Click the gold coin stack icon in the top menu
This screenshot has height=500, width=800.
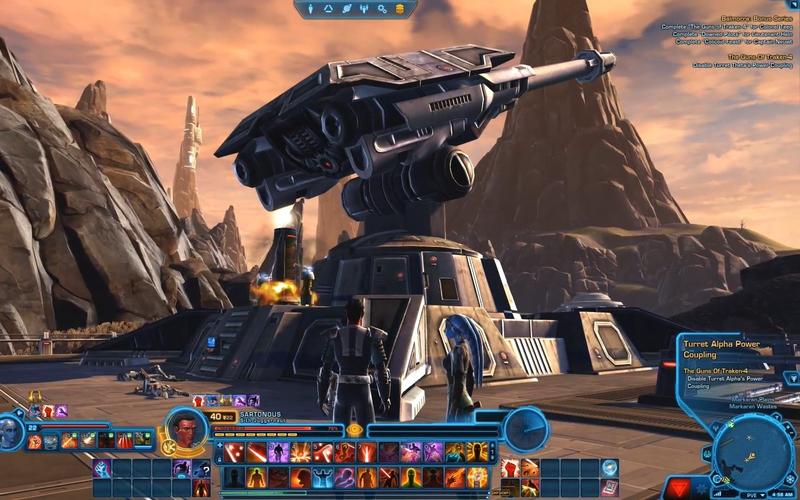click(401, 8)
